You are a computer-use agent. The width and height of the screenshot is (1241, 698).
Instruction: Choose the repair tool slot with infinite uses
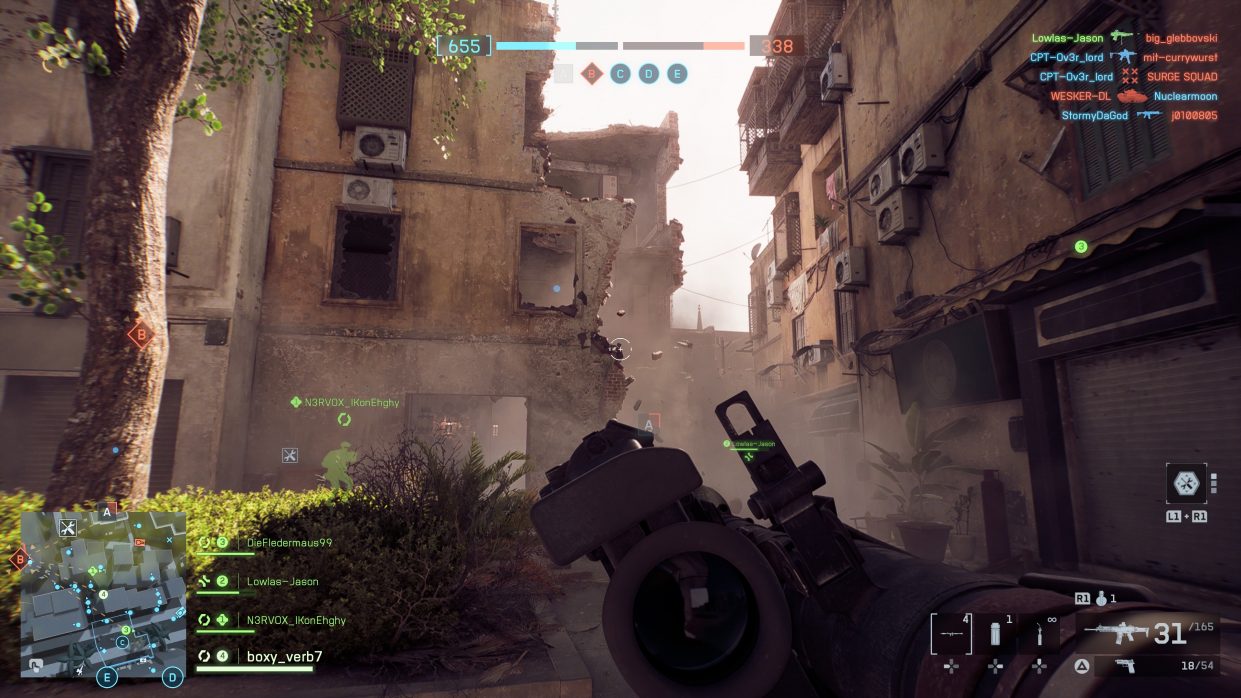coord(1040,634)
